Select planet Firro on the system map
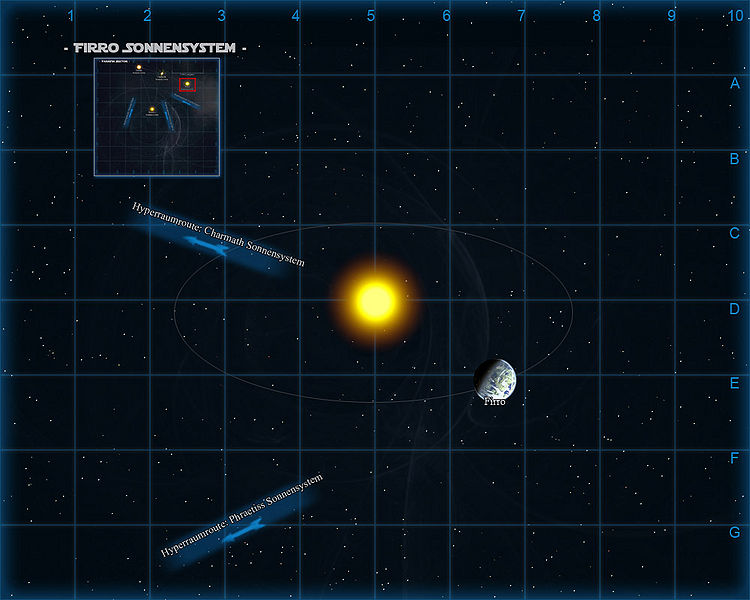The width and height of the screenshot is (750, 600). coord(495,378)
